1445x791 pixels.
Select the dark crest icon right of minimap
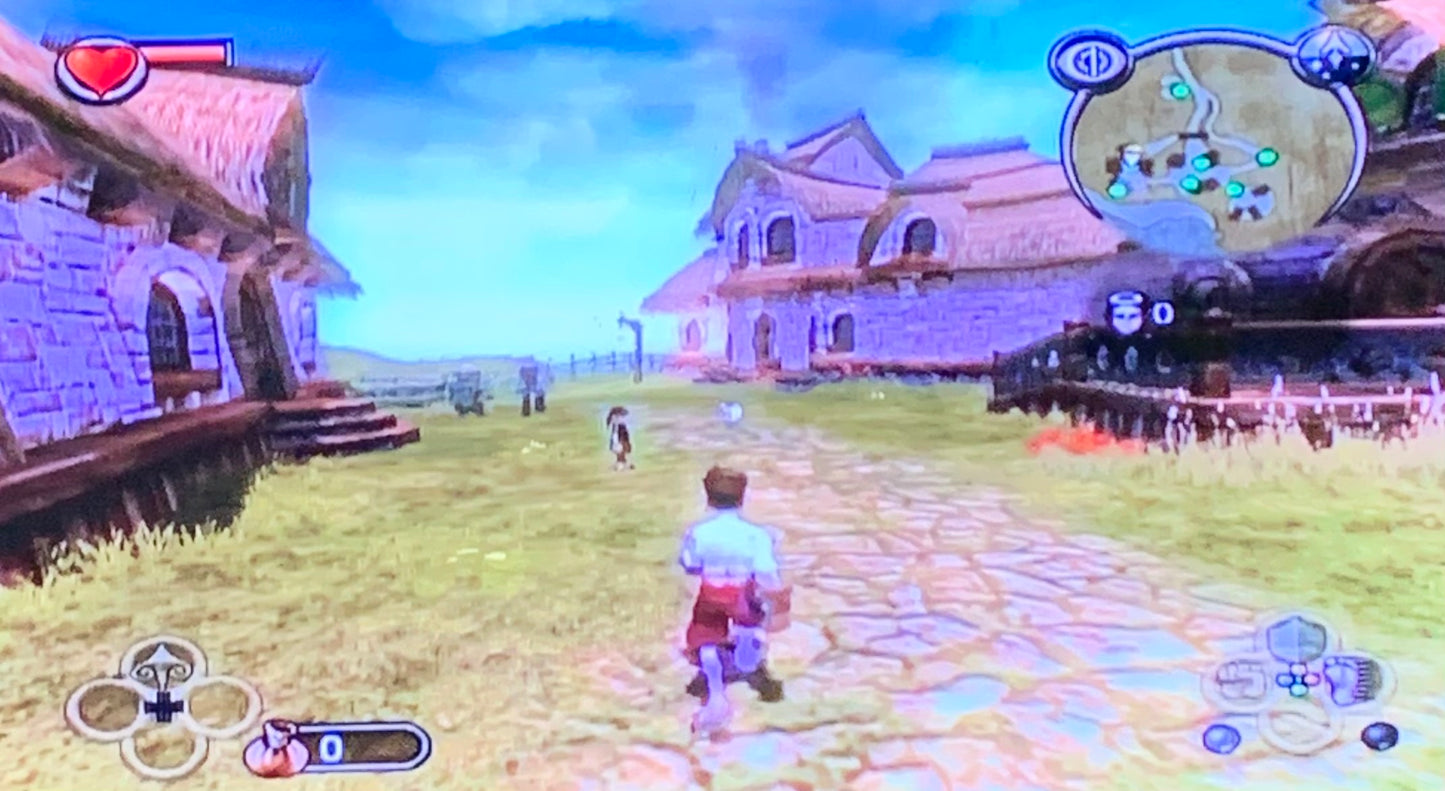[1334, 56]
